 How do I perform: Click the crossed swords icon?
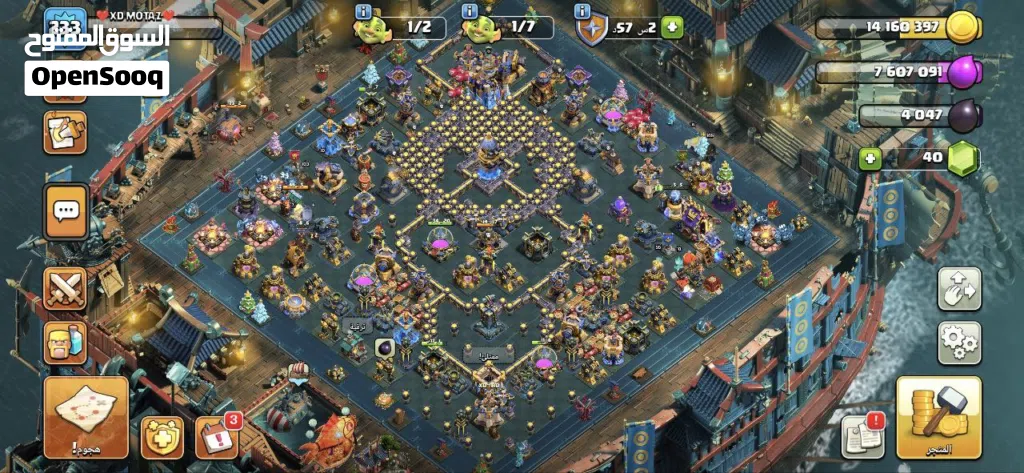point(66,290)
